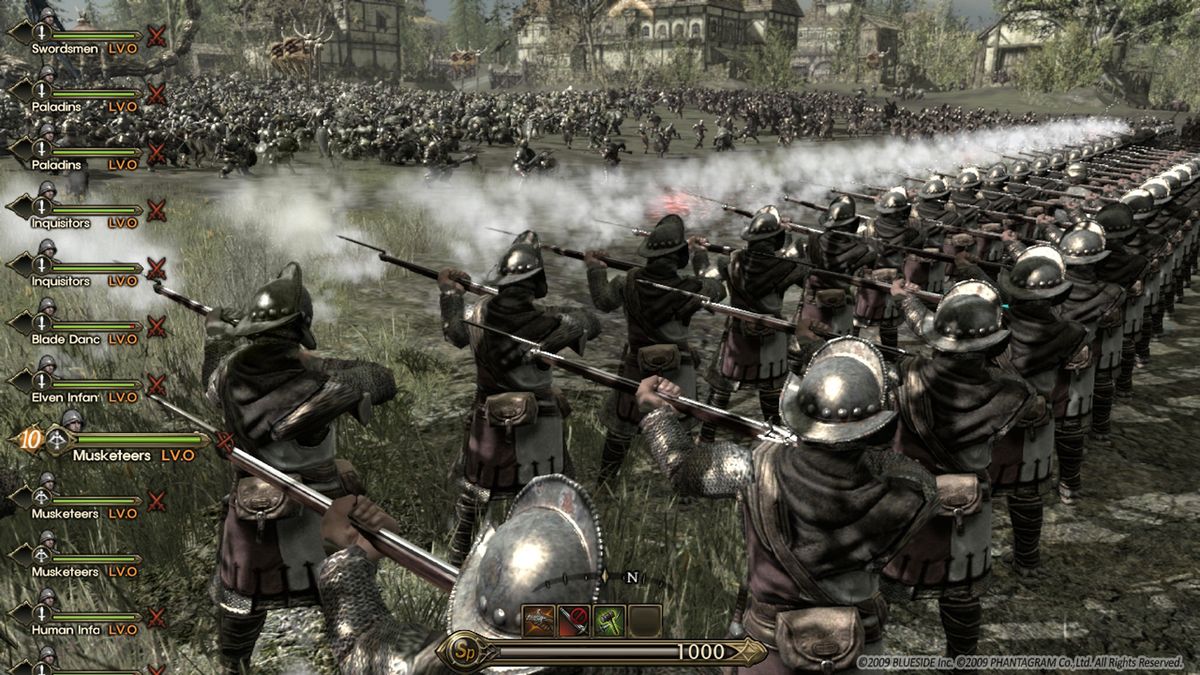Activate the green hammer skill icon
Screen dimensions: 1200x675
(609, 621)
